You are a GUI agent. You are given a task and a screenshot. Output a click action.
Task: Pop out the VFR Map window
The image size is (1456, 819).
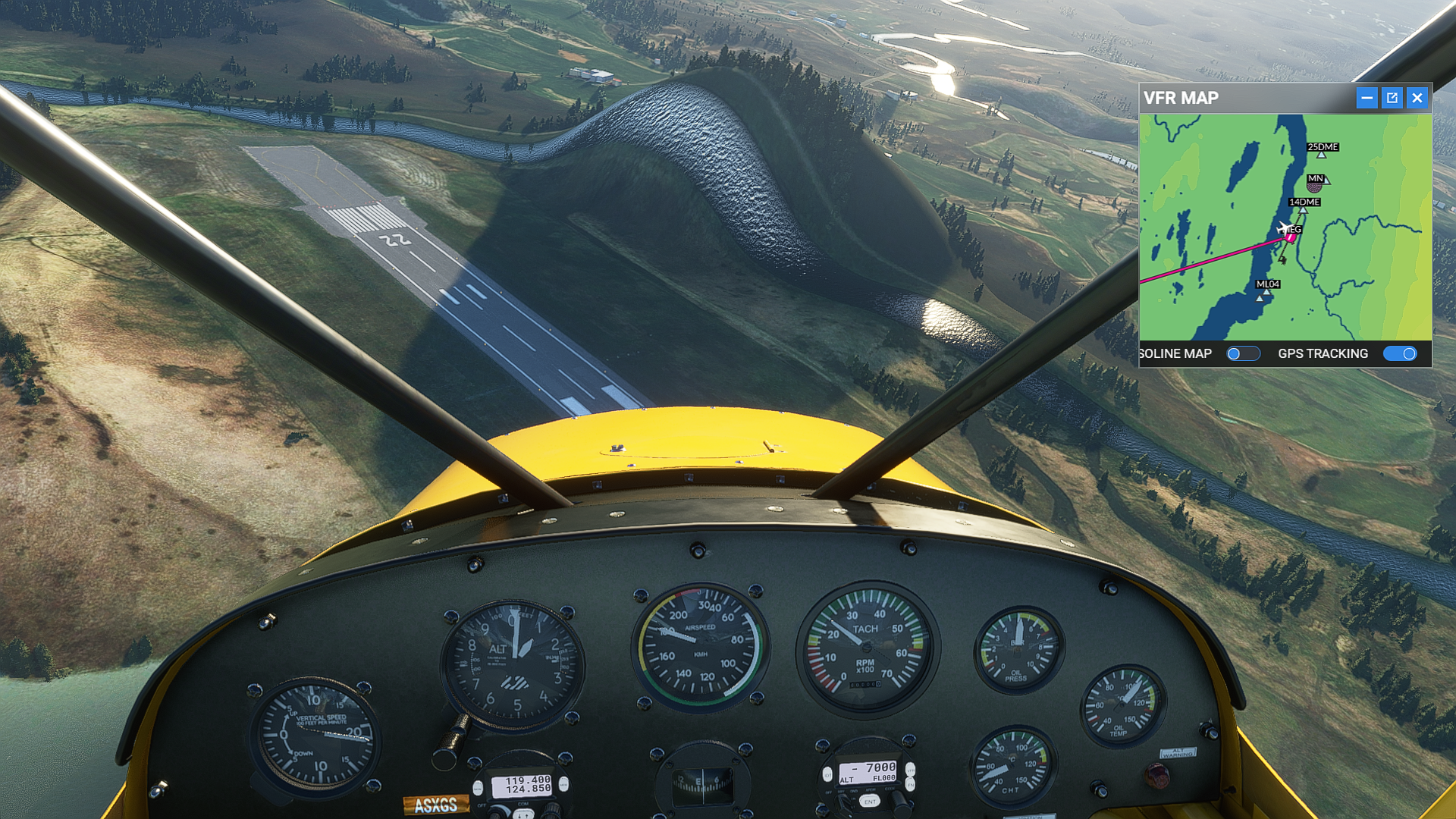tap(1392, 98)
